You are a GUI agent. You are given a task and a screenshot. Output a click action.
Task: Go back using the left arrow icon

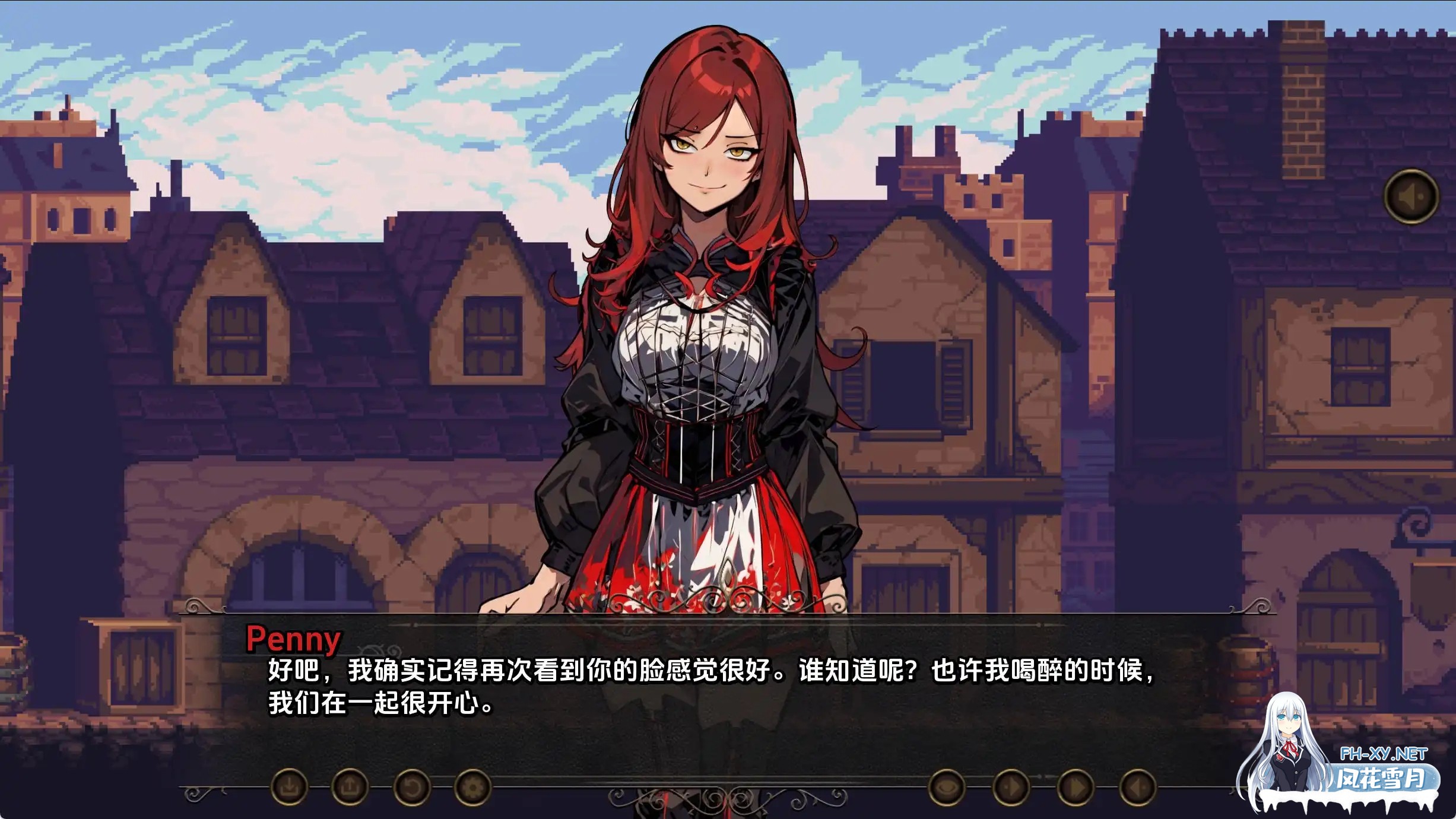click(1138, 788)
